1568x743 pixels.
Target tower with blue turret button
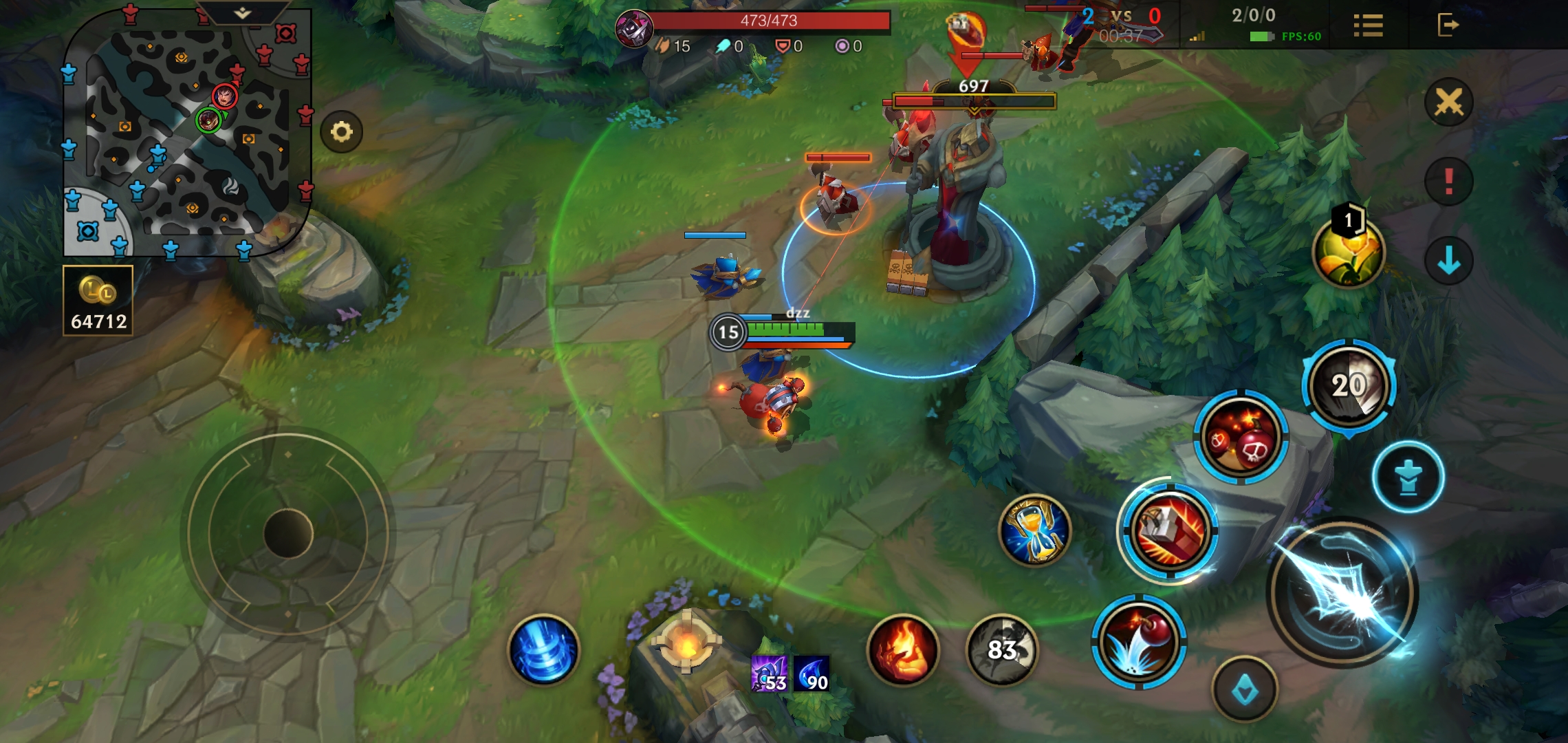pos(1408,477)
